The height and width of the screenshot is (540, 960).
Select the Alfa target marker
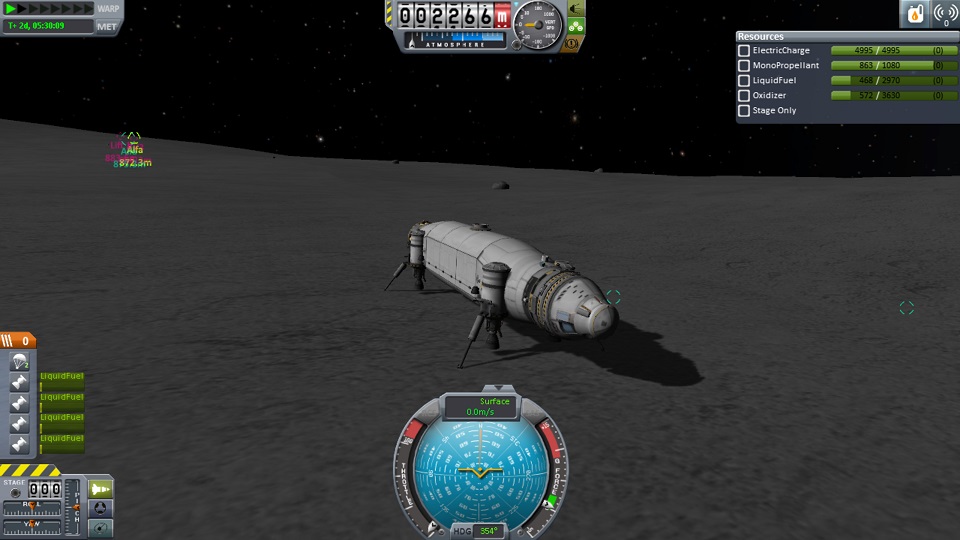tap(132, 138)
